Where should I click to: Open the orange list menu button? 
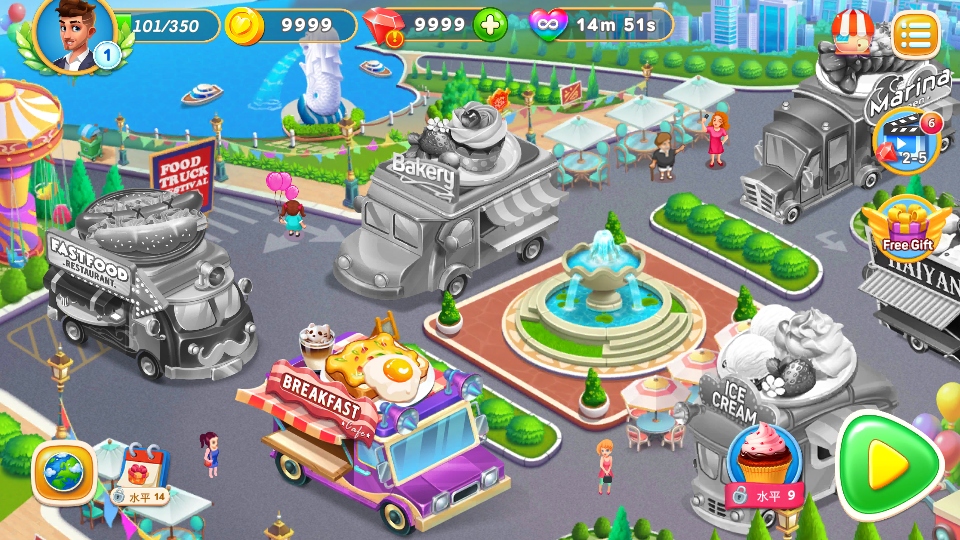click(x=916, y=36)
